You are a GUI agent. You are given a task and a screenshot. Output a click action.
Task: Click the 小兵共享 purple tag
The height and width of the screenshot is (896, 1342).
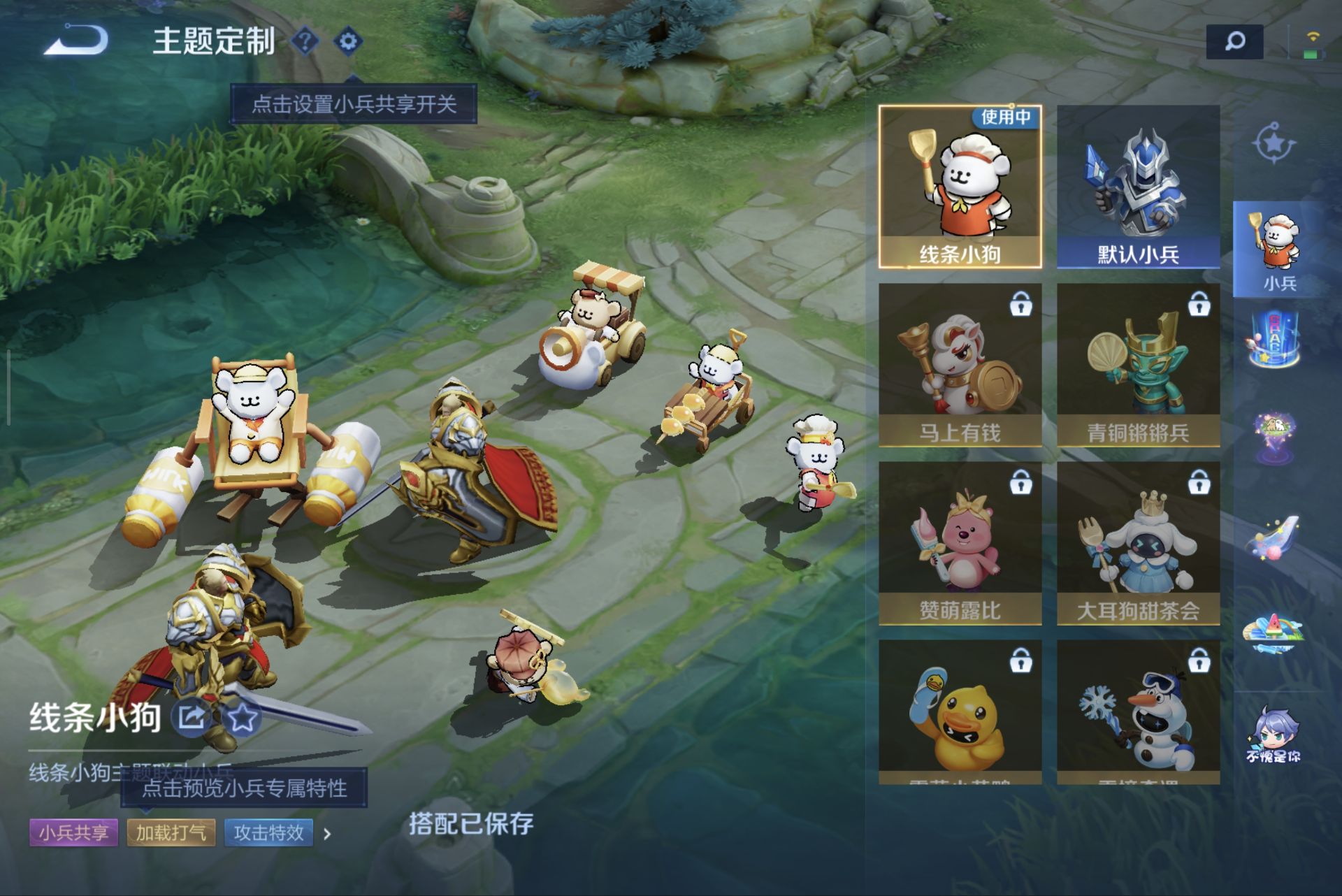(x=73, y=833)
